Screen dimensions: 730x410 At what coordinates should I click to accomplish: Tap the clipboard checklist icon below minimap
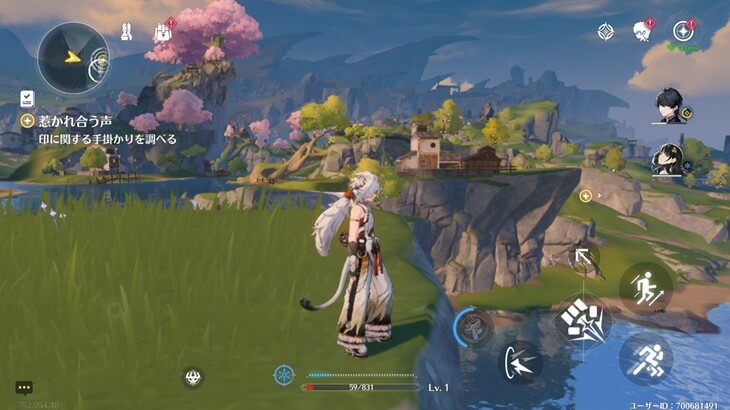(x=27, y=98)
